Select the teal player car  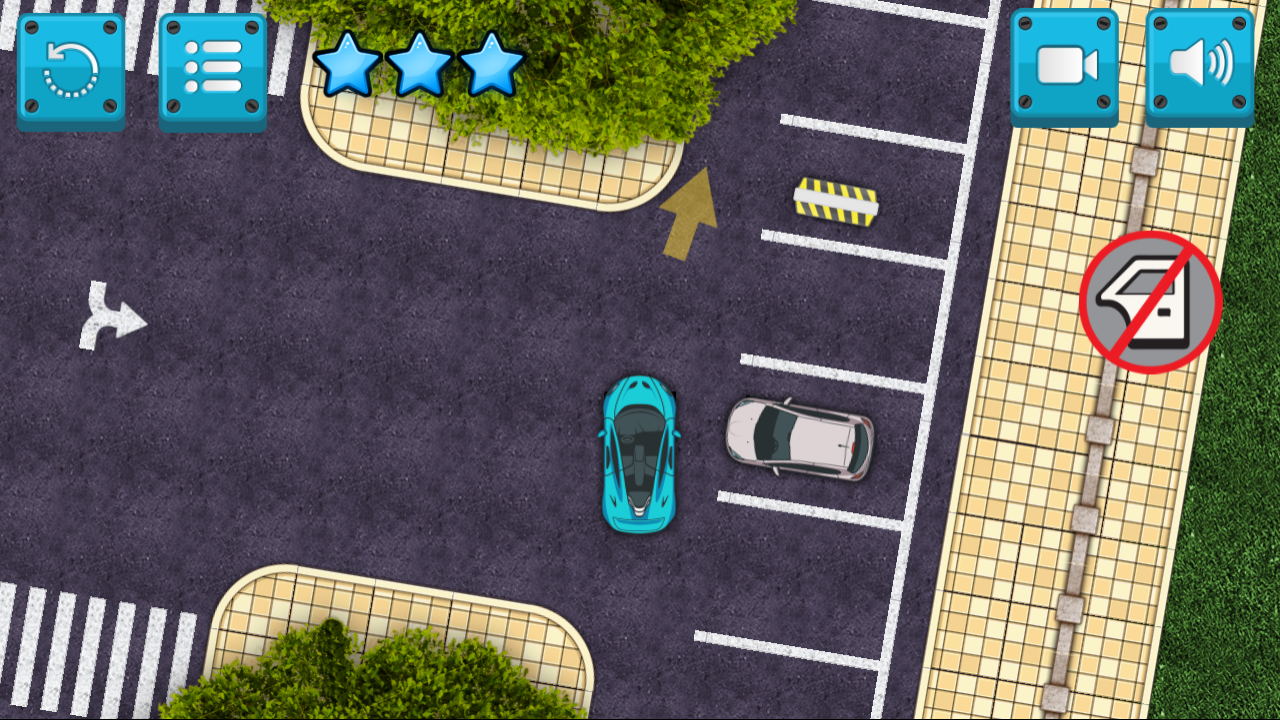coord(639,452)
